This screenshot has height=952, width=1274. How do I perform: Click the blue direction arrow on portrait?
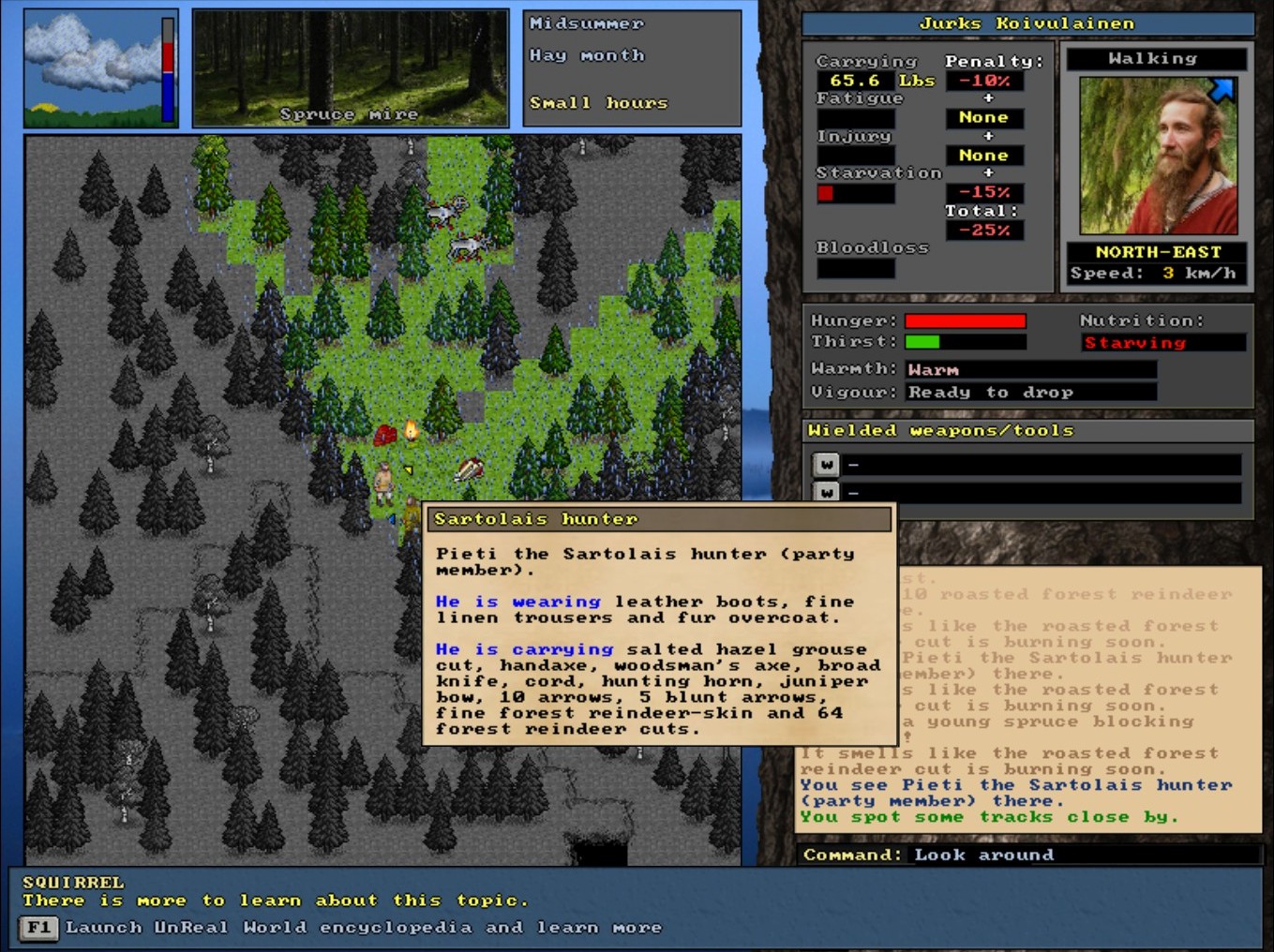coord(1222,90)
